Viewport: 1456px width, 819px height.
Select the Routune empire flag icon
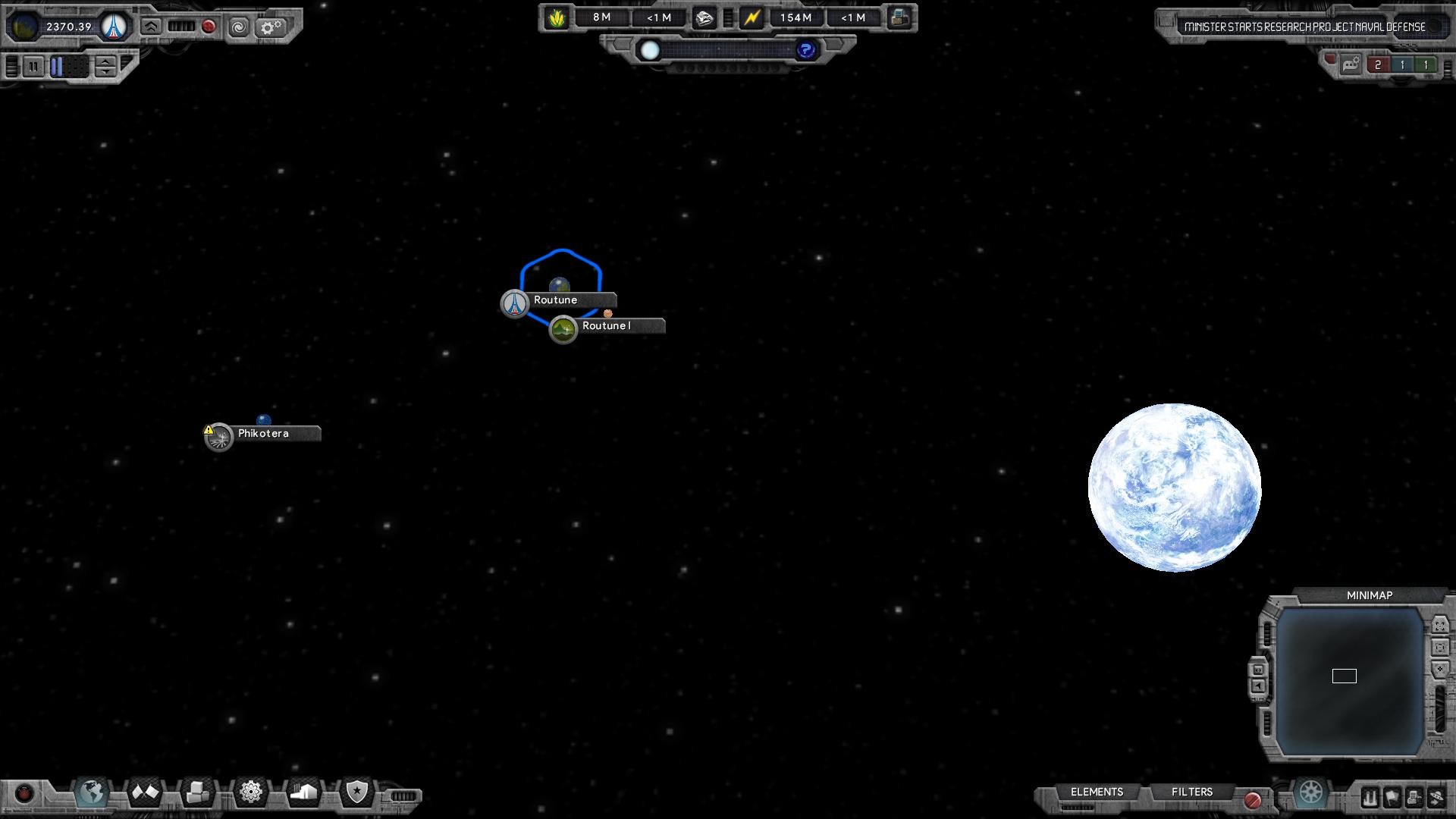(515, 303)
